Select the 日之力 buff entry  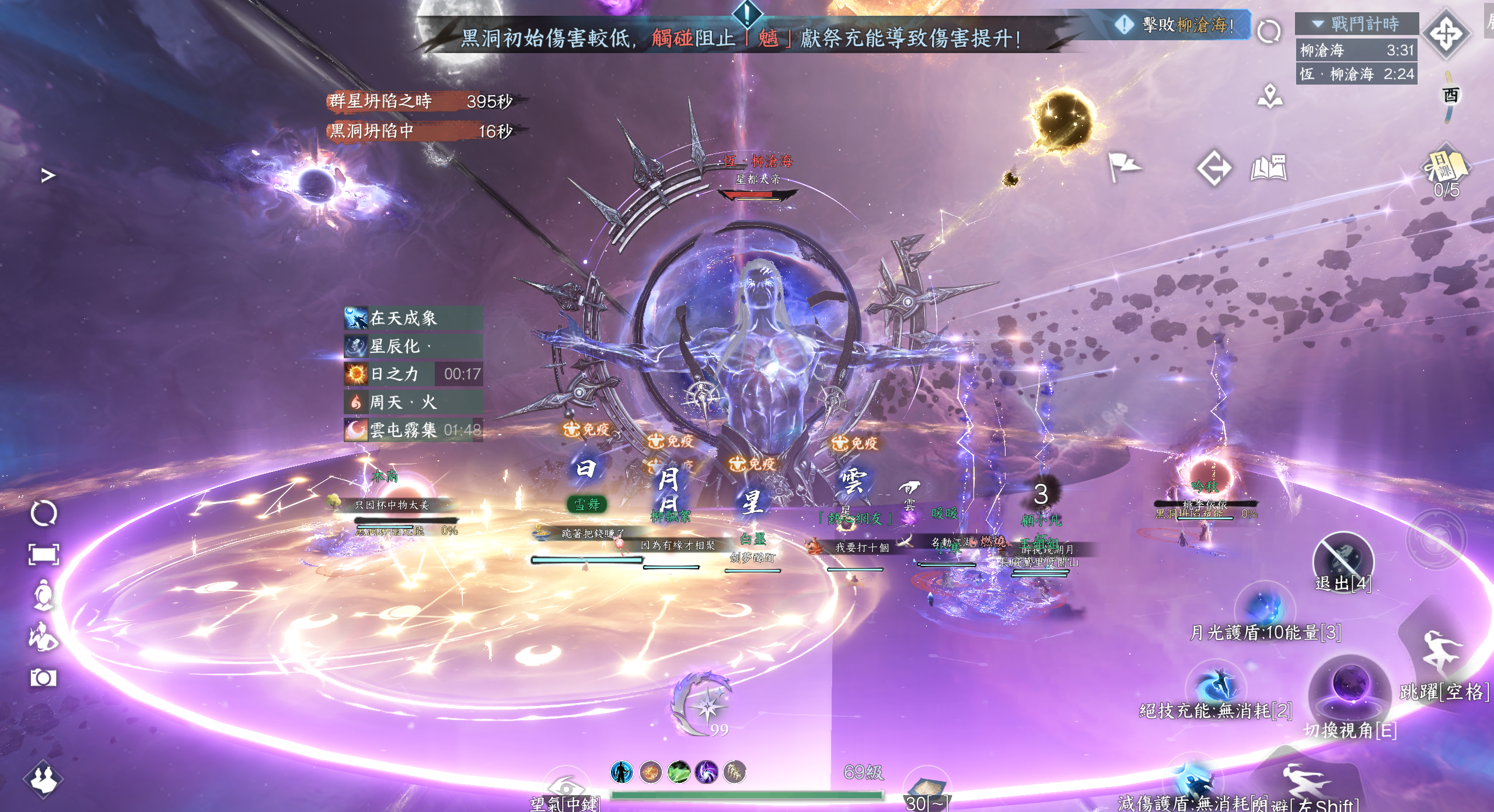413,374
